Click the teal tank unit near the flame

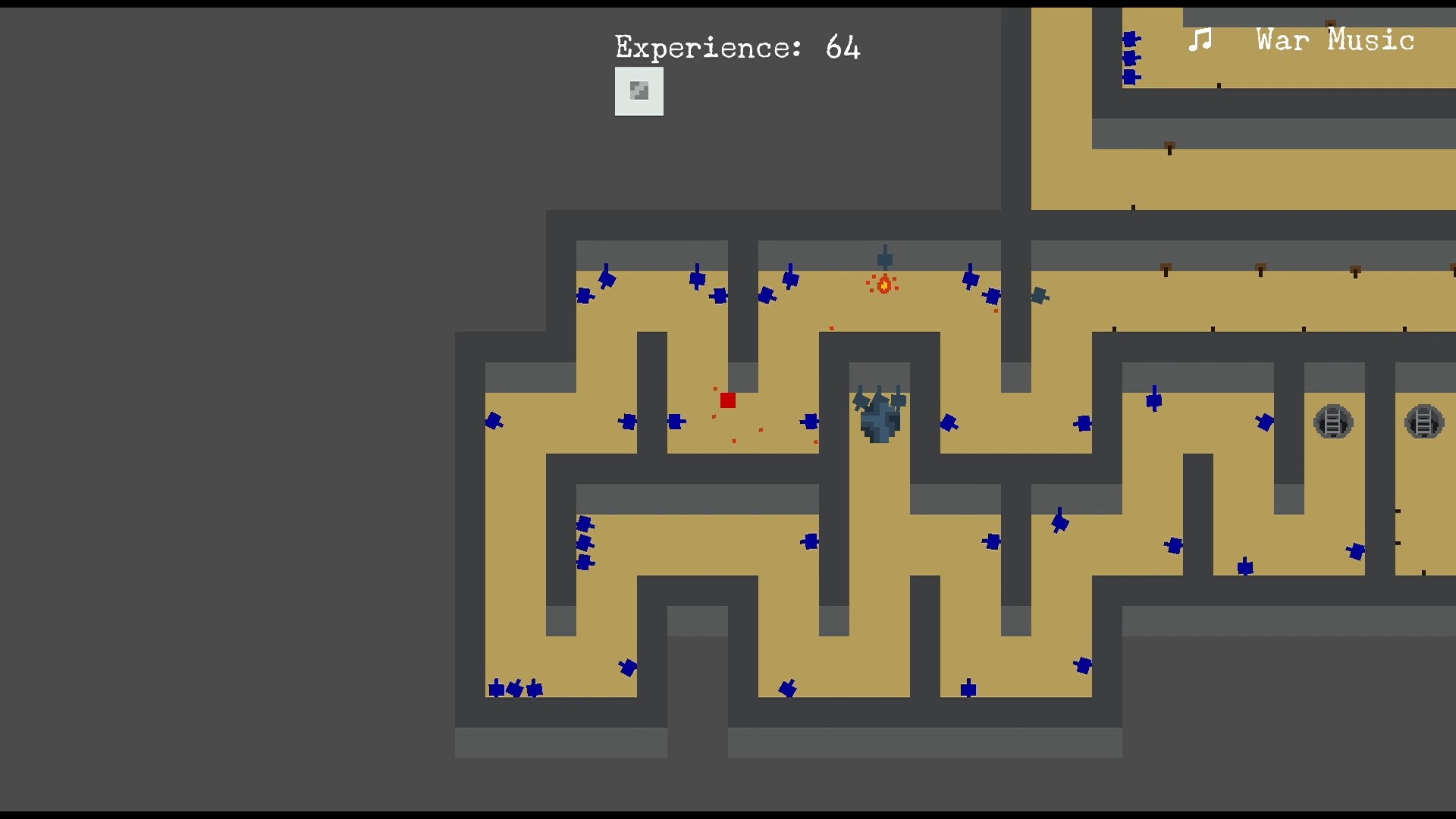coord(1040,296)
